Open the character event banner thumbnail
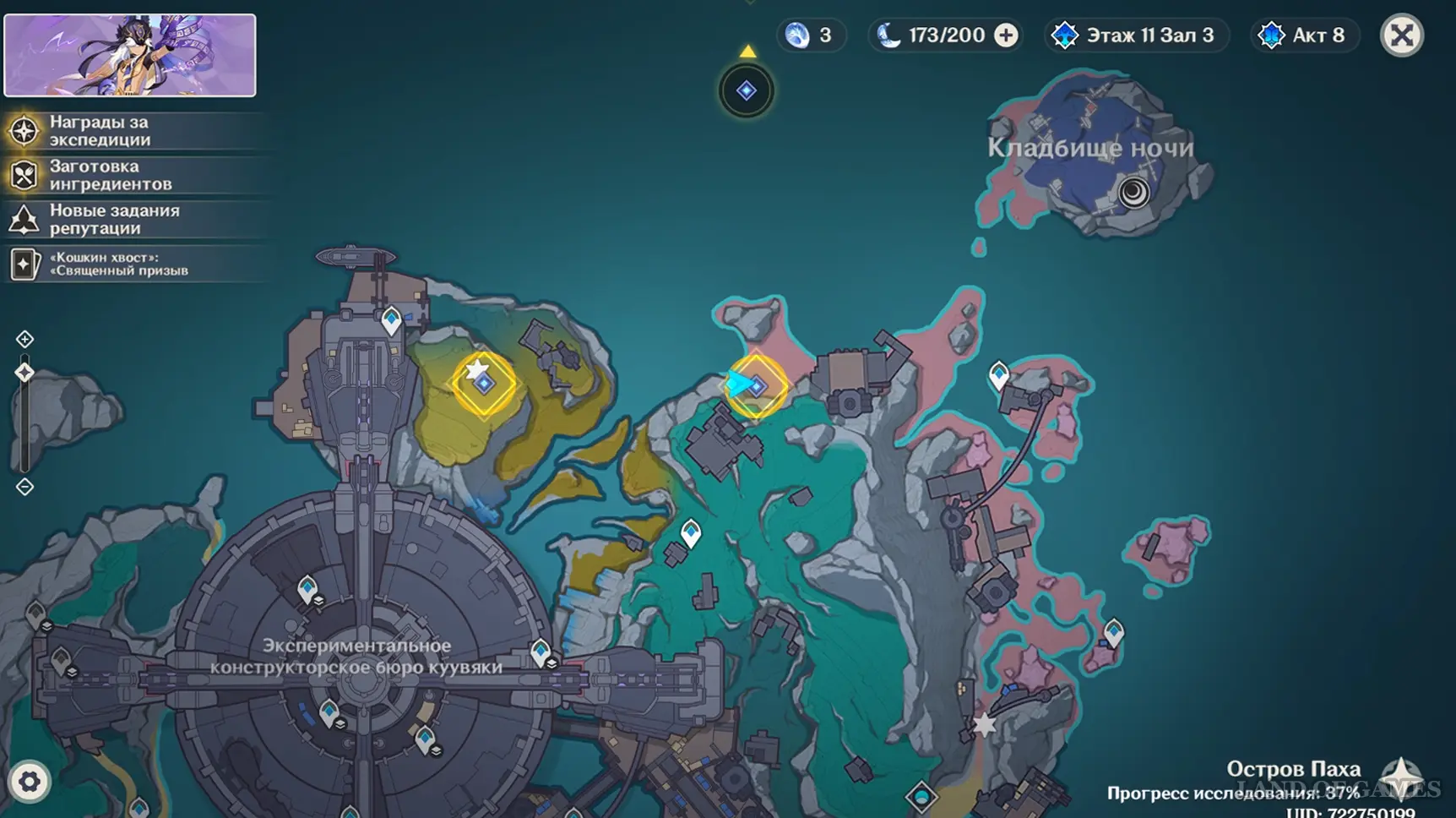This screenshot has height=818, width=1456. click(130, 55)
